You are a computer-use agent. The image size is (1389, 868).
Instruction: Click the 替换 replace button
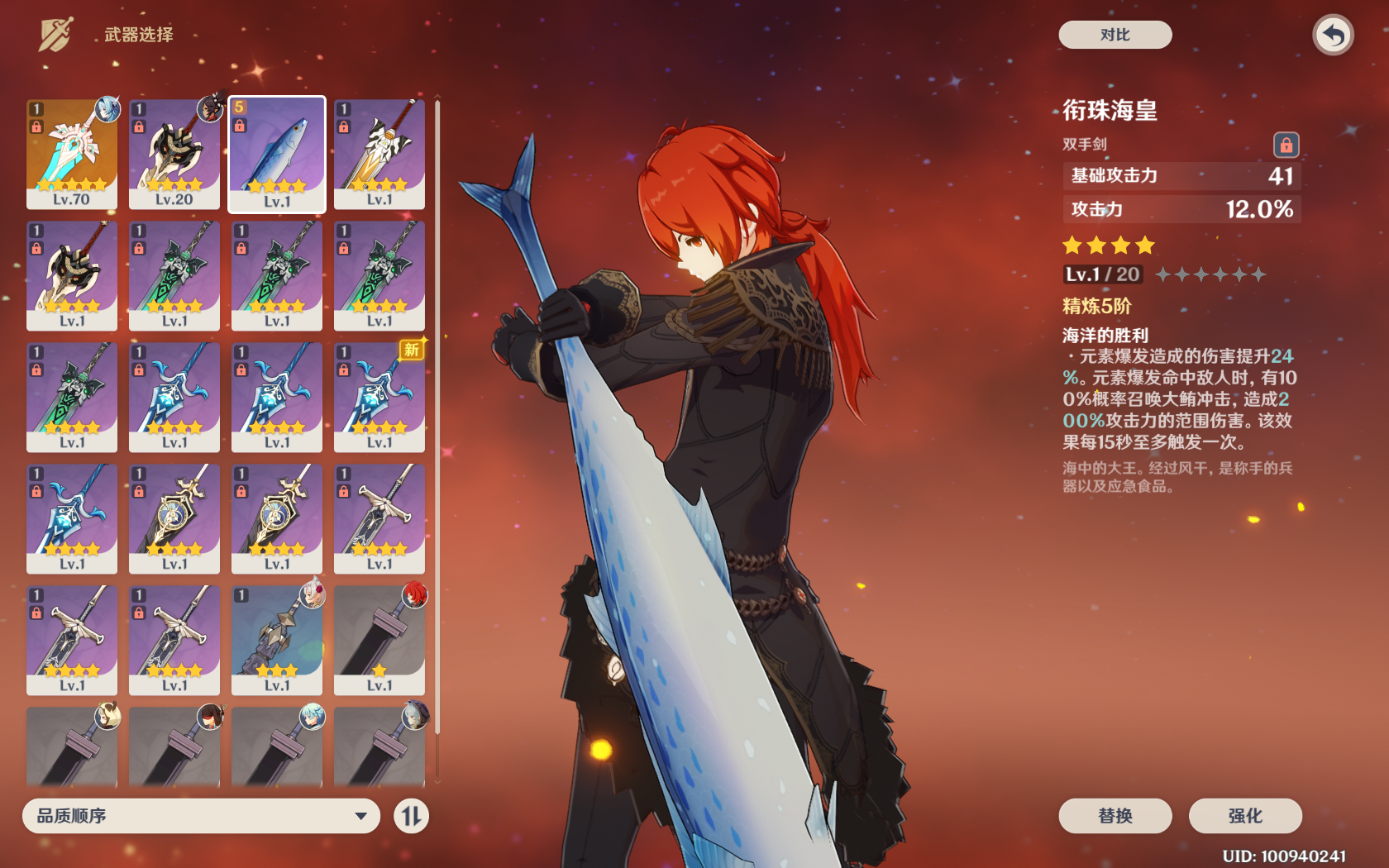pyautogui.click(x=1115, y=816)
